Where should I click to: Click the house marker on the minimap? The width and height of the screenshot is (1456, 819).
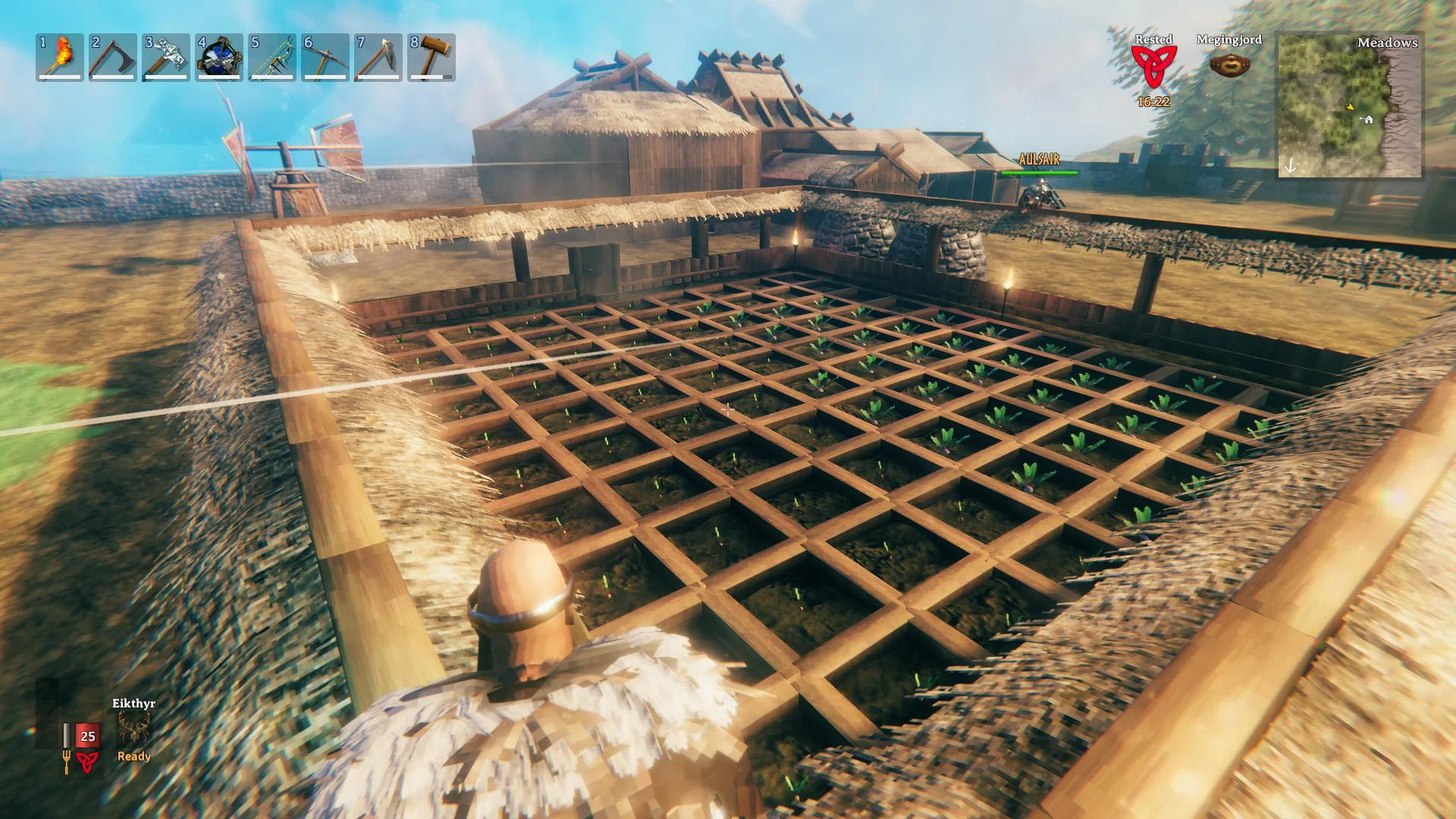coord(1368,119)
